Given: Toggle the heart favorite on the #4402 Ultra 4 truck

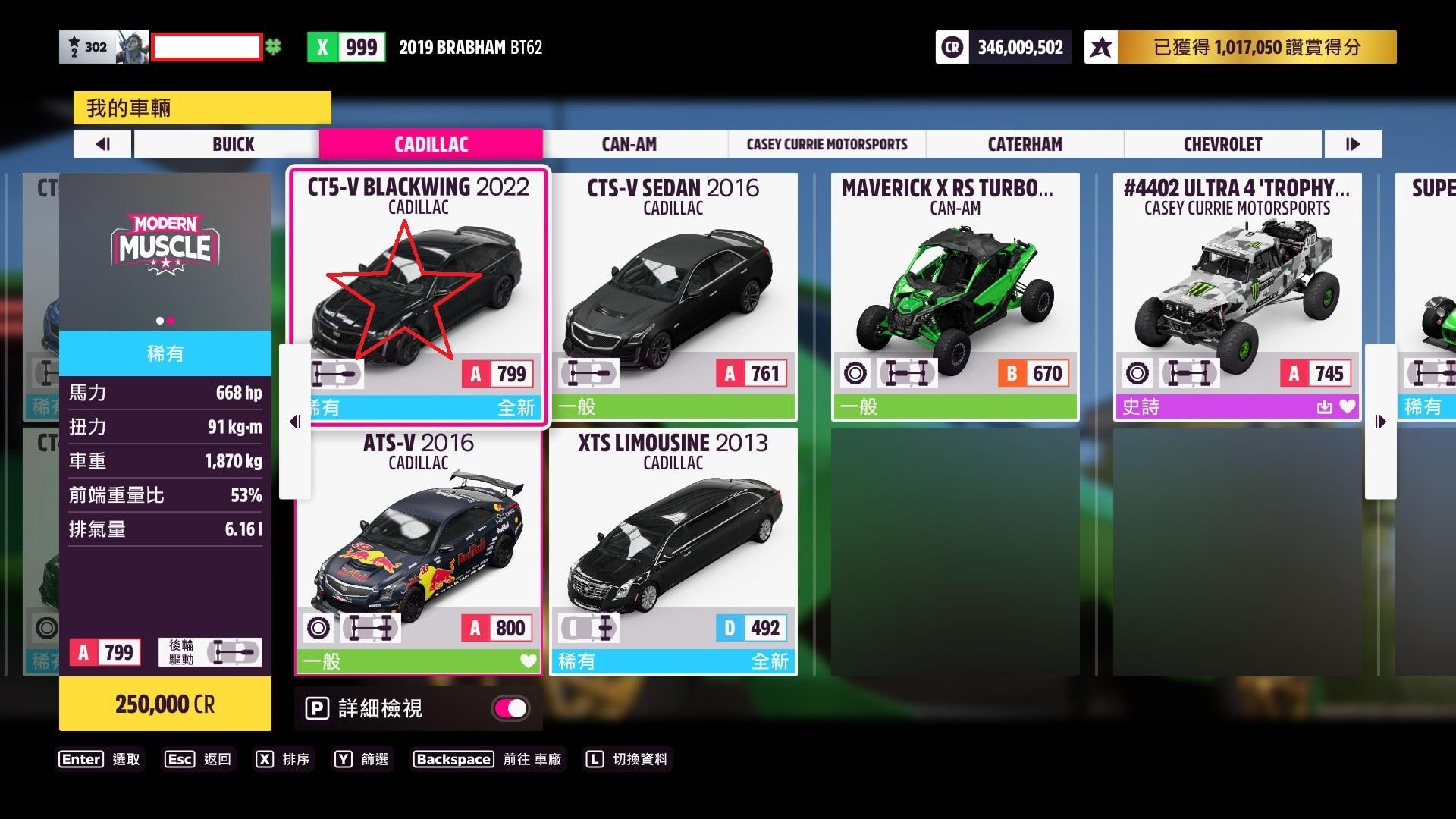Looking at the screenshot, I should pos(1347,406).
